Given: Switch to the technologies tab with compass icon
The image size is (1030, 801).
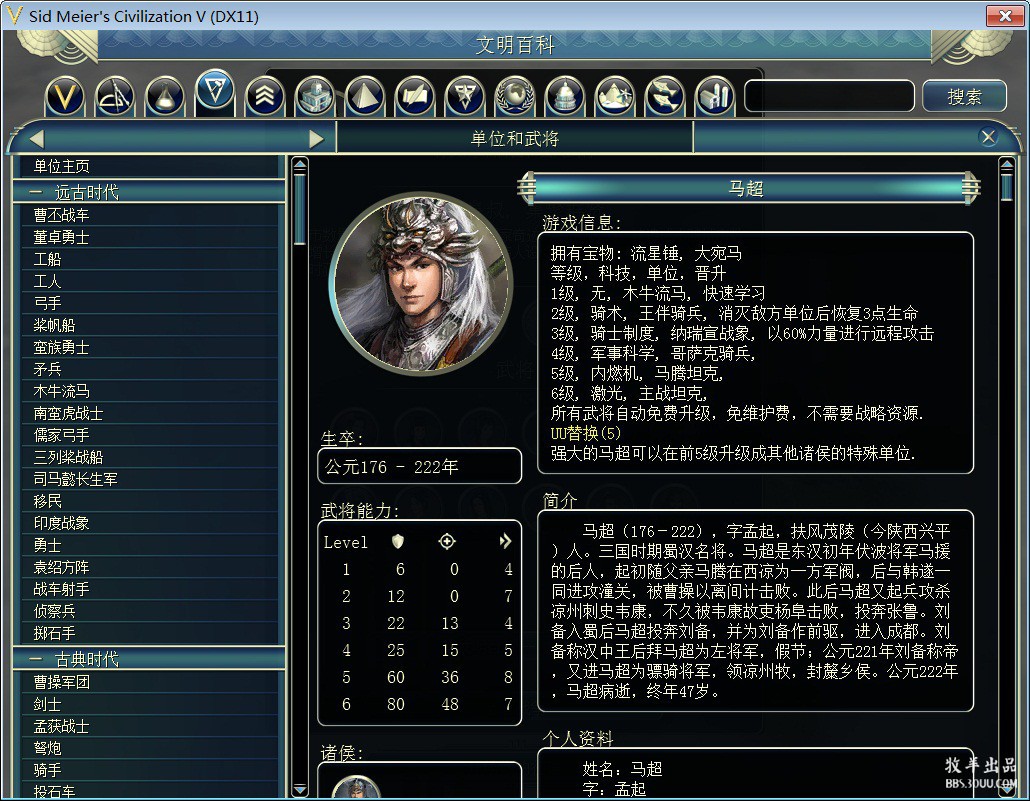Looking at the screenshot, I should click(115, 96).
